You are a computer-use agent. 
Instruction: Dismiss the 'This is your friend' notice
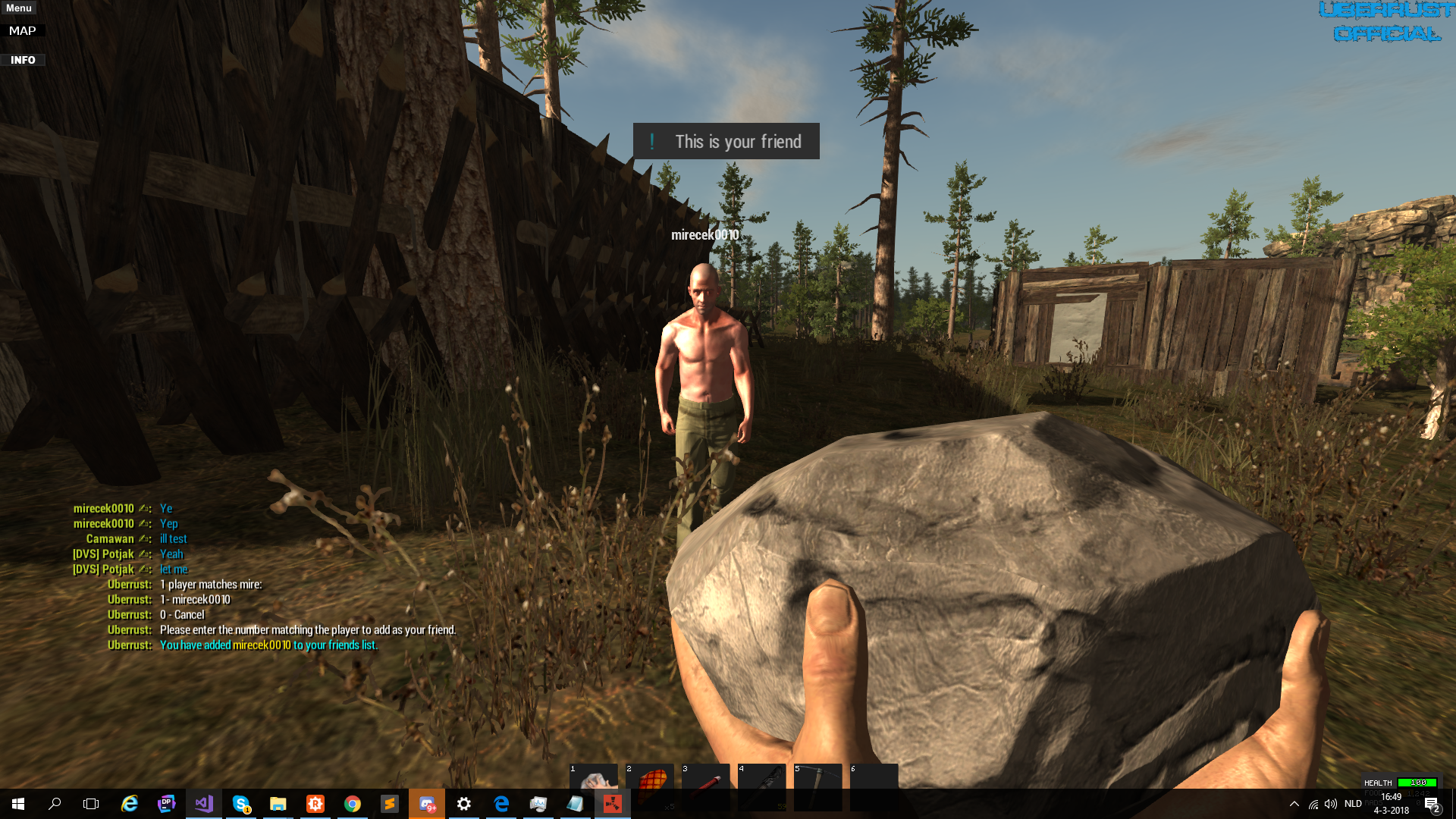726,142
